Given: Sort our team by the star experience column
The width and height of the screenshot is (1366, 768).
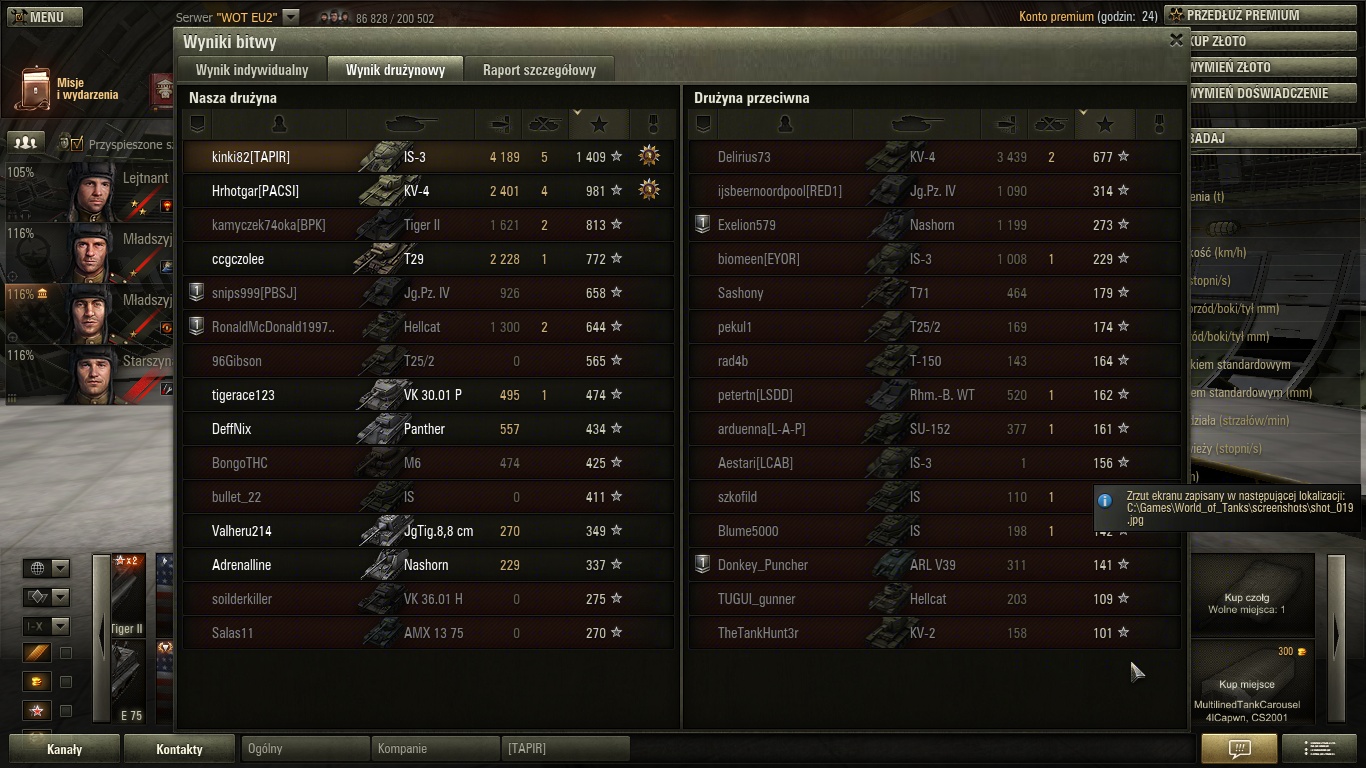Looking at the screenshot, I should click(599, 124).
